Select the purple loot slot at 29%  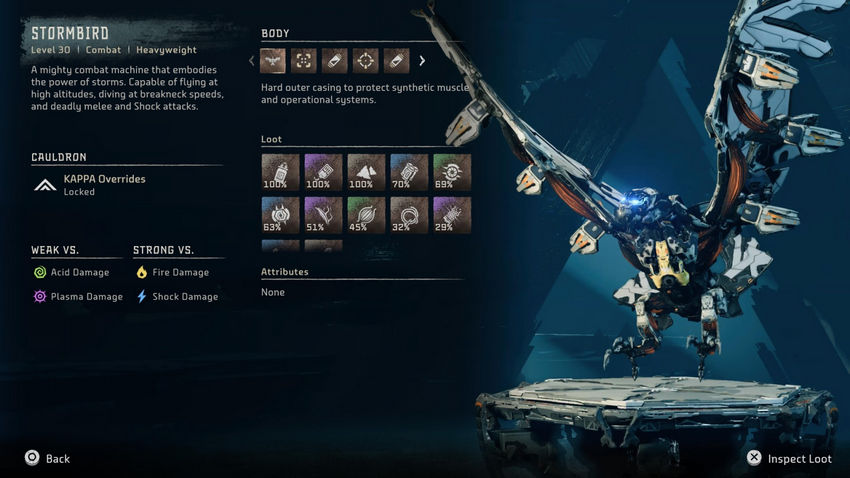pyautogui.click(x=452, y=215)
